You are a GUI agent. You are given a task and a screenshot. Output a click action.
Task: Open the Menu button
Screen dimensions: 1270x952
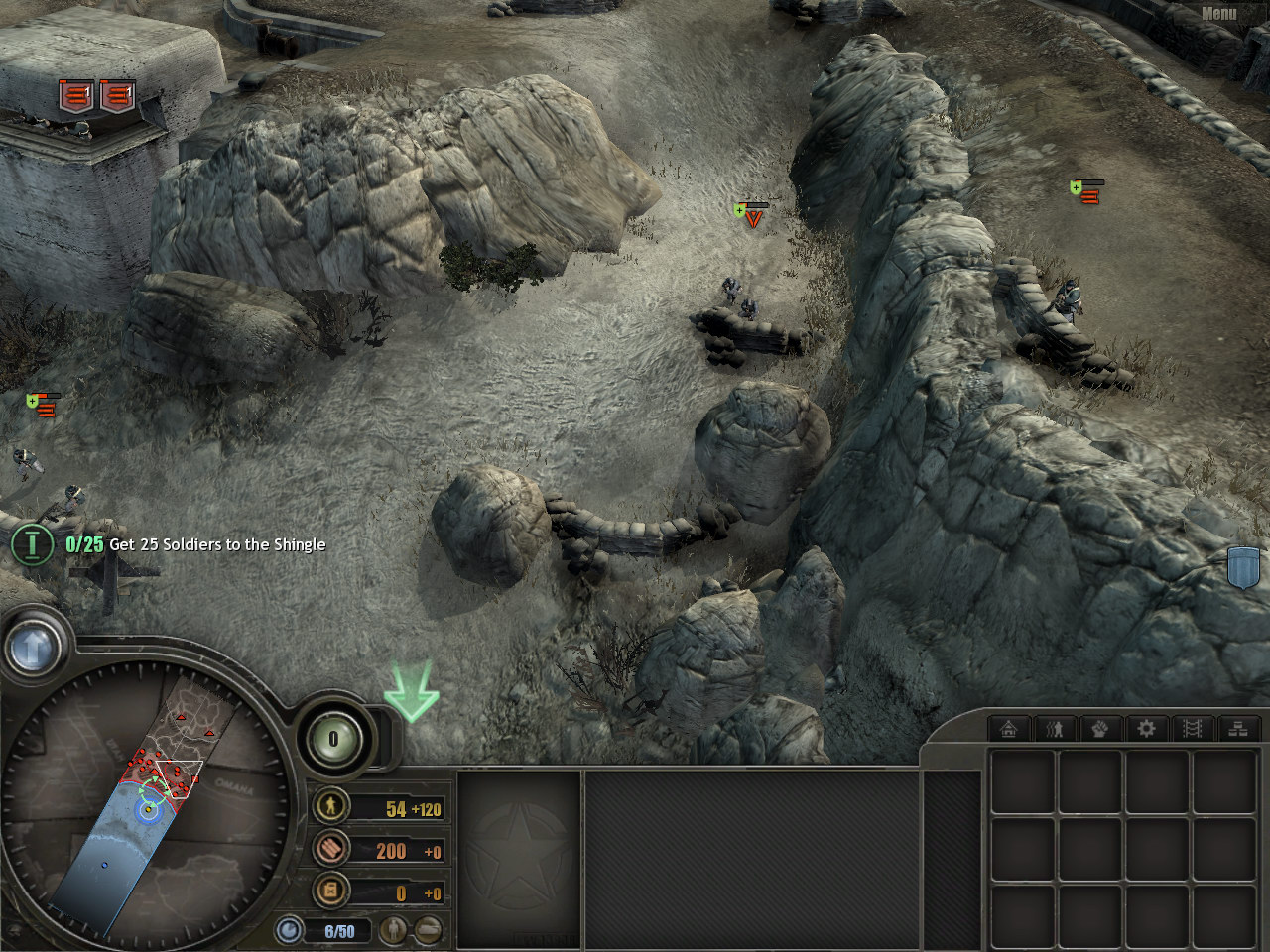(x=1218, y=13)
